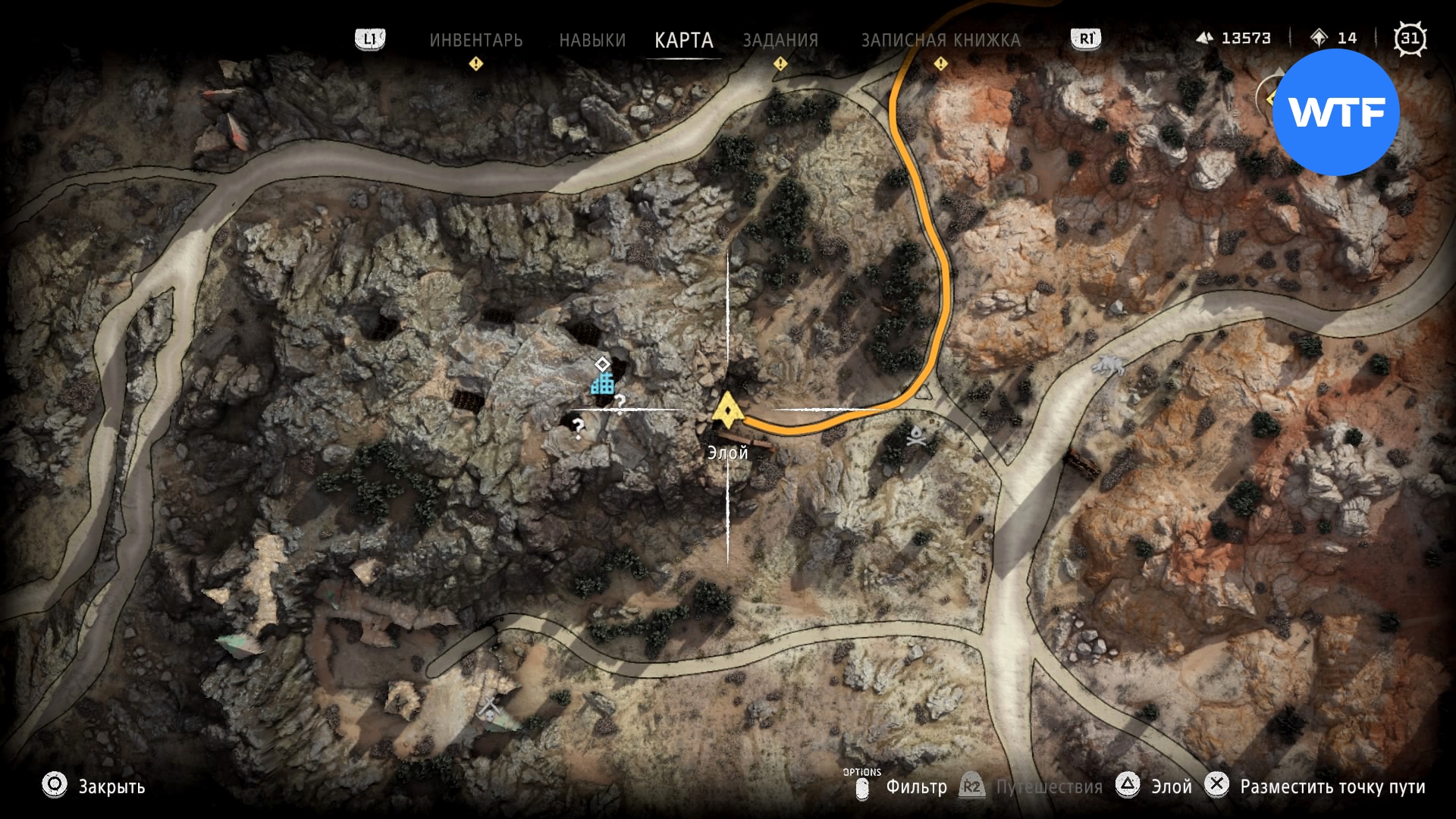Image resolution: width=1456 pixels, height=819 pixels.
Task: Open the ЗАПИСНАЯ КНИЖКА notebook tab
Action: 940,40
